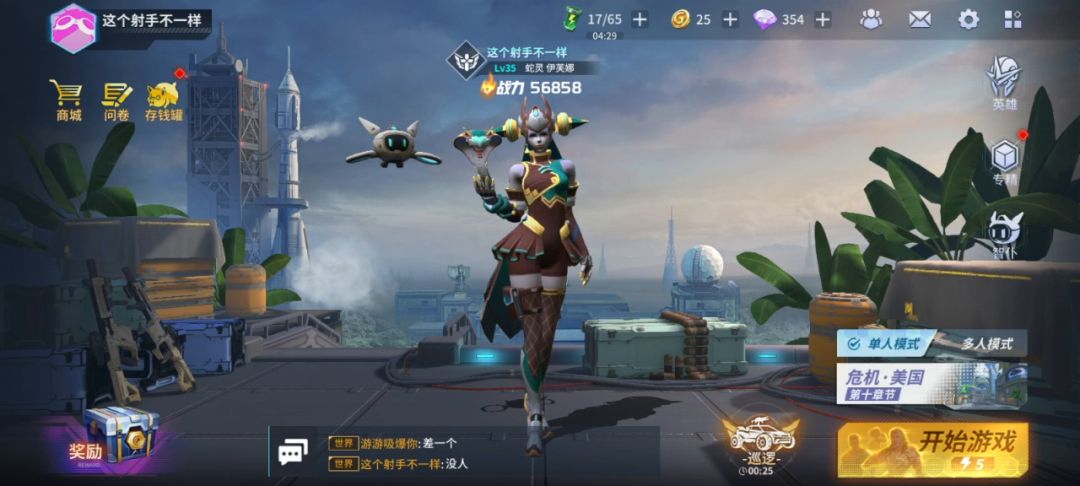This screenshot has width=1080, height=486.
Task: Open the friends list icon
Action: [x=871, y=19]
